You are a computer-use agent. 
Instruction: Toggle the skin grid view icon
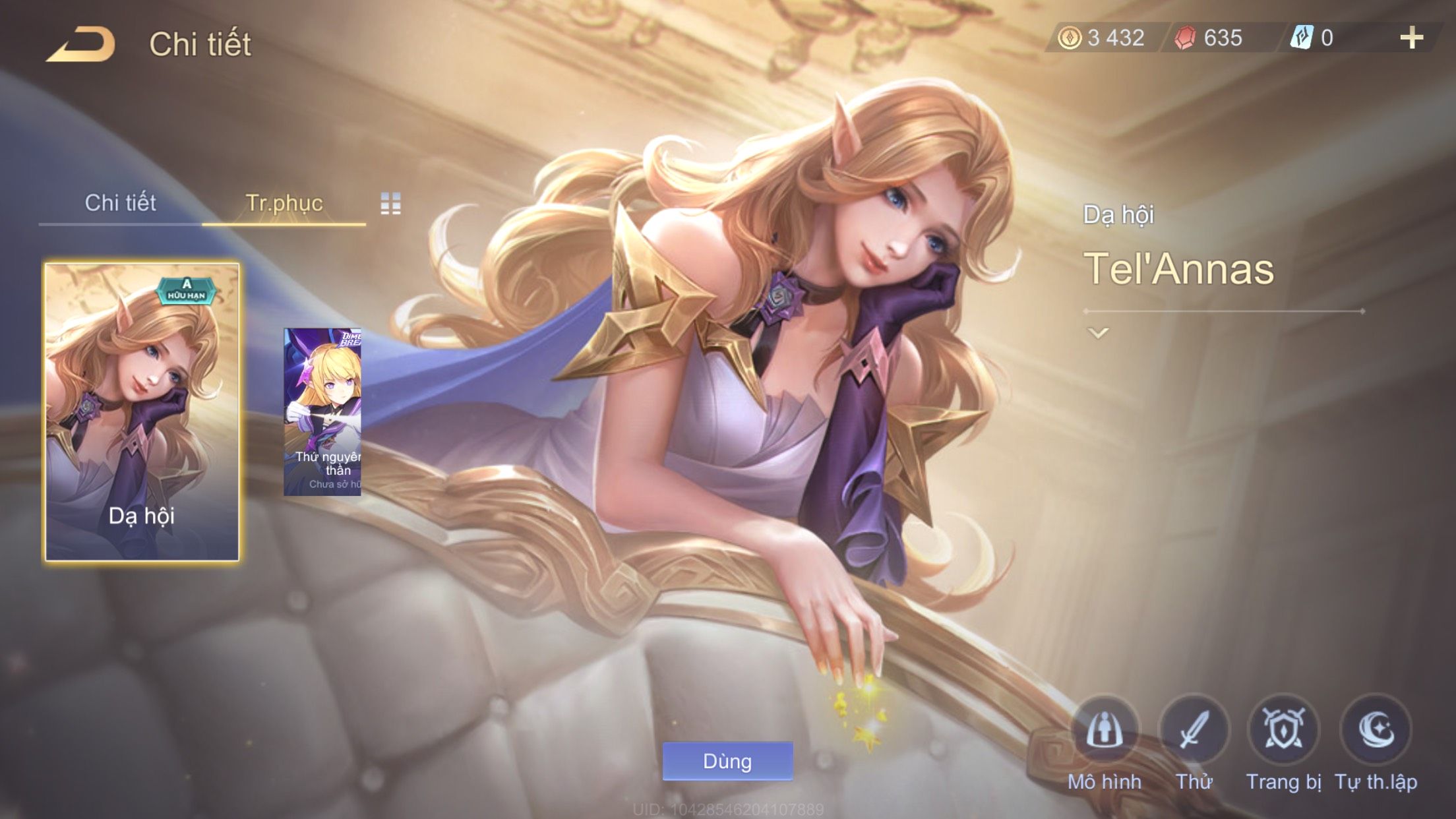(390, 204)
